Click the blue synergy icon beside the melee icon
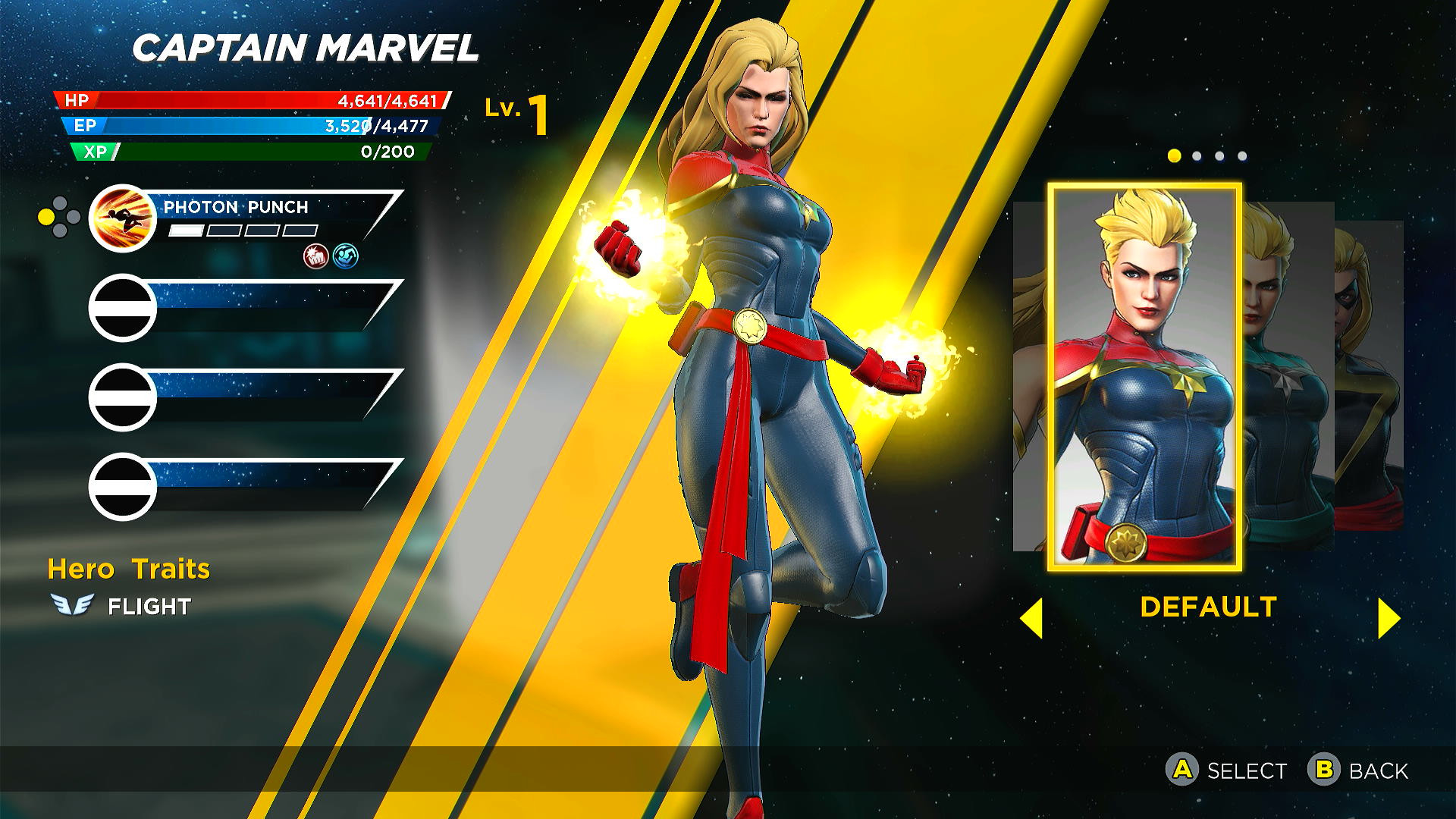 346,257
